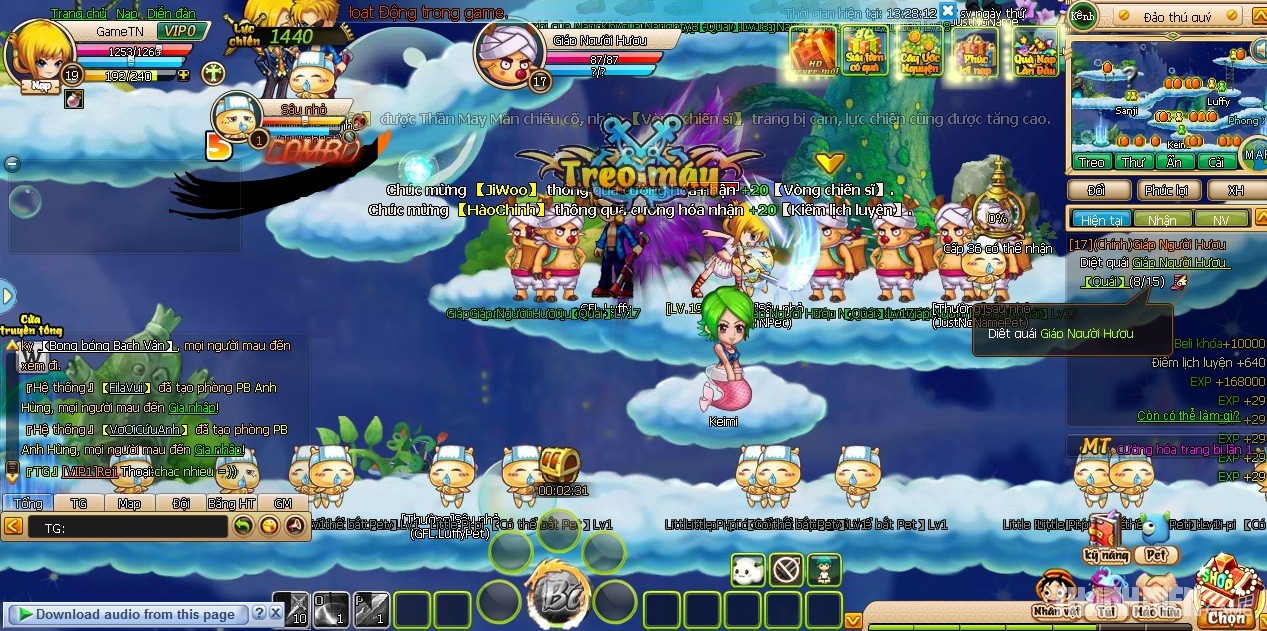Click the Download audio from this page button
This screenshot has width=1267, height=631.
(126, 614)
